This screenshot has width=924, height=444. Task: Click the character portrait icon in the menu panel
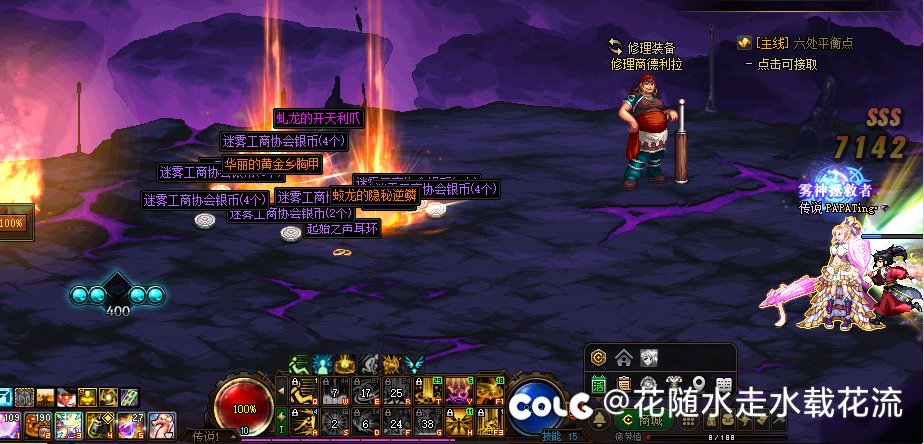pyautogui.click(x=648, y=357)
